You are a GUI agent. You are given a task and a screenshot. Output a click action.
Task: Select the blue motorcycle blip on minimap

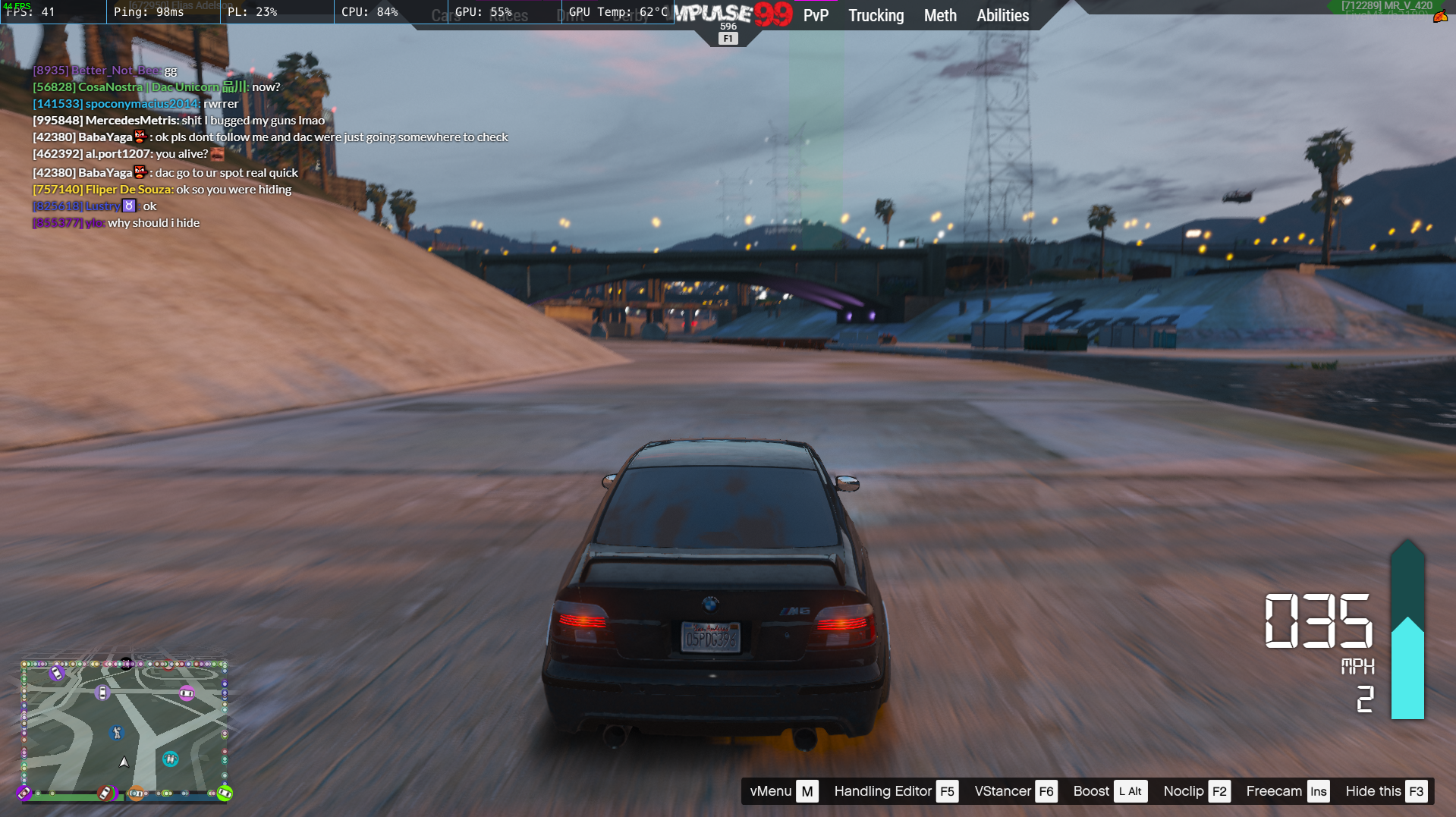[116, 732]
